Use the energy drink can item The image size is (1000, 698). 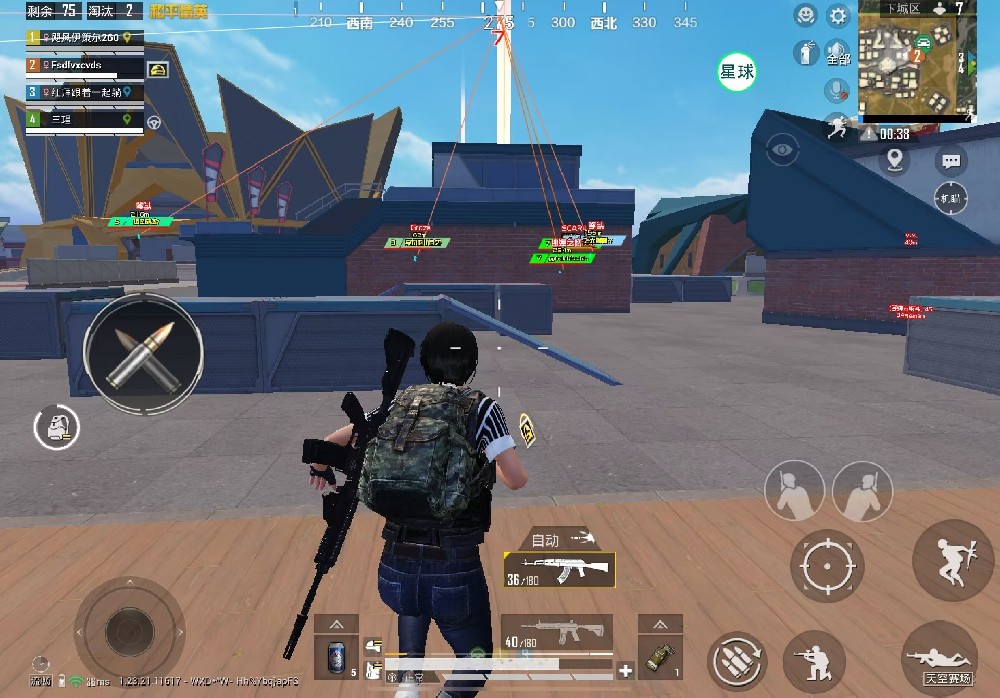[336, 657]
